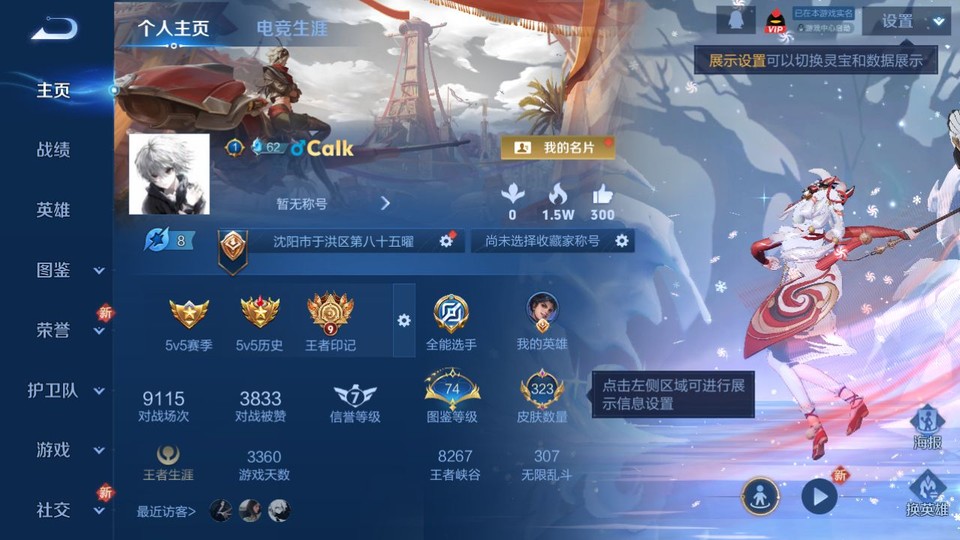
Task: Open the 海报 poster button
Action: (927, 427)
